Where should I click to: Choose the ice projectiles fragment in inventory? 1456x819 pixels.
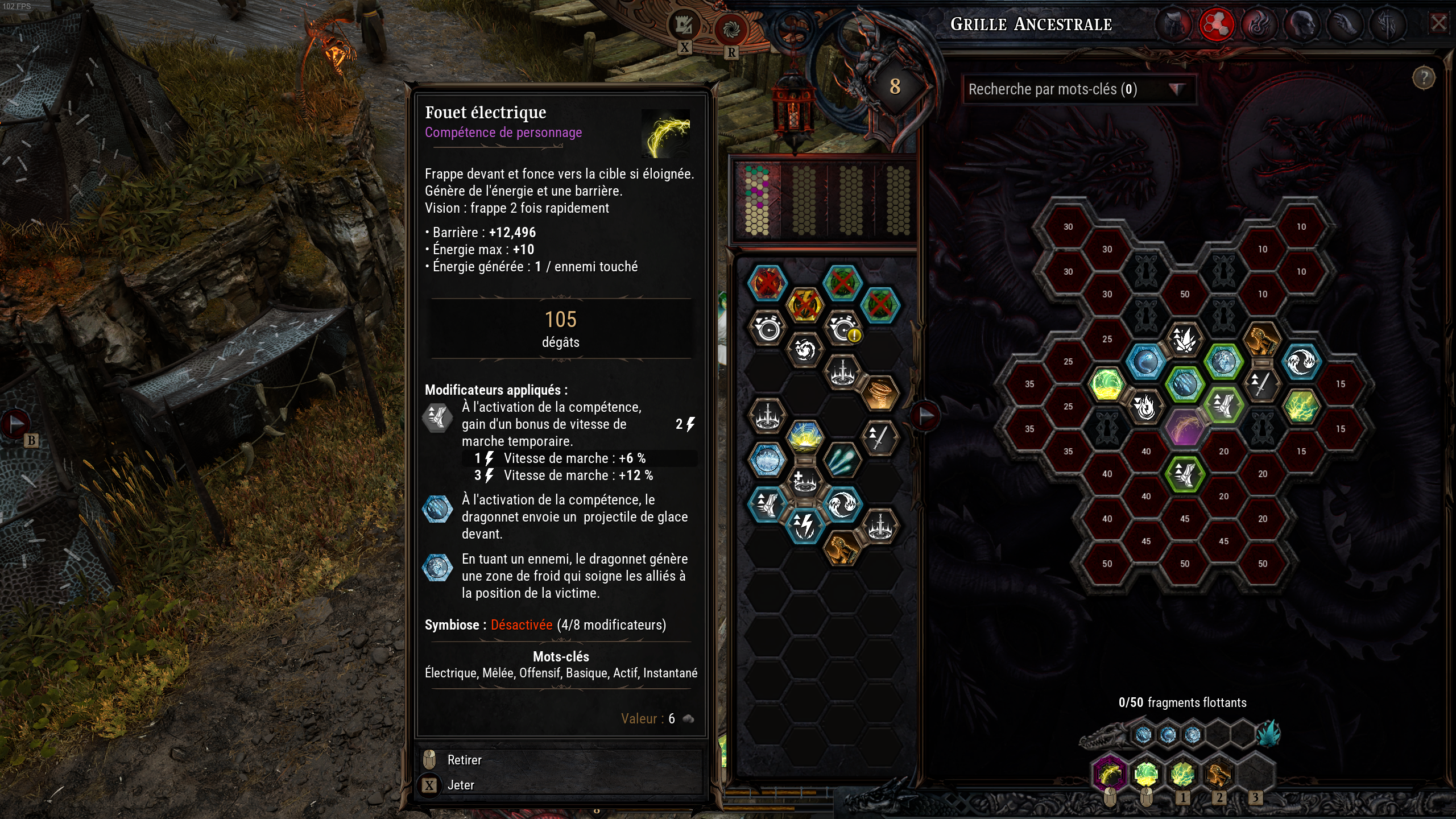(x=843, y=460)
